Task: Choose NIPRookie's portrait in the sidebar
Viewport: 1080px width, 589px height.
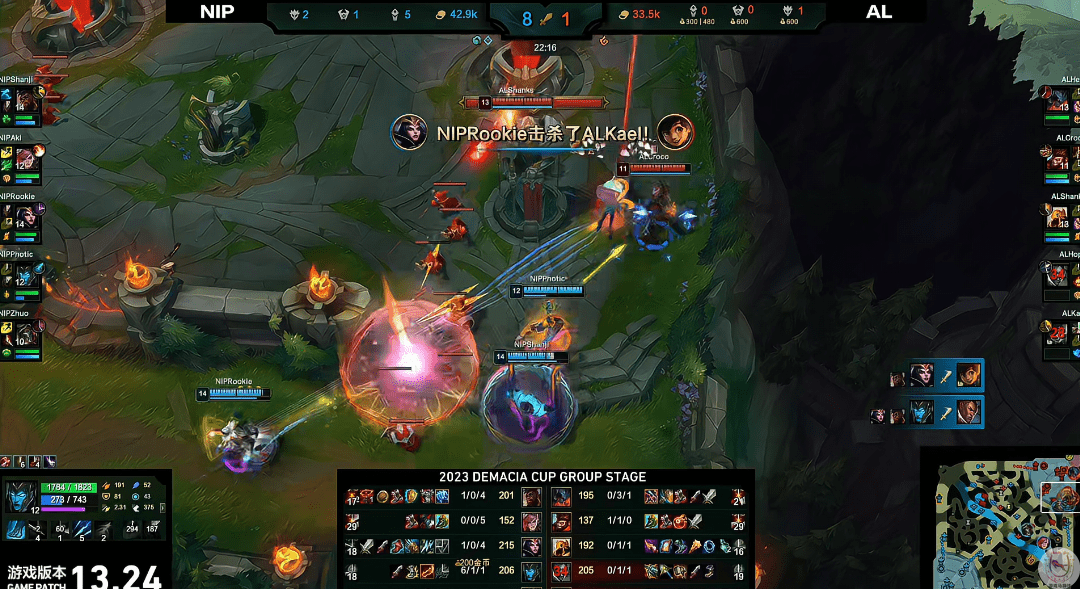Action: click(26, 218)
